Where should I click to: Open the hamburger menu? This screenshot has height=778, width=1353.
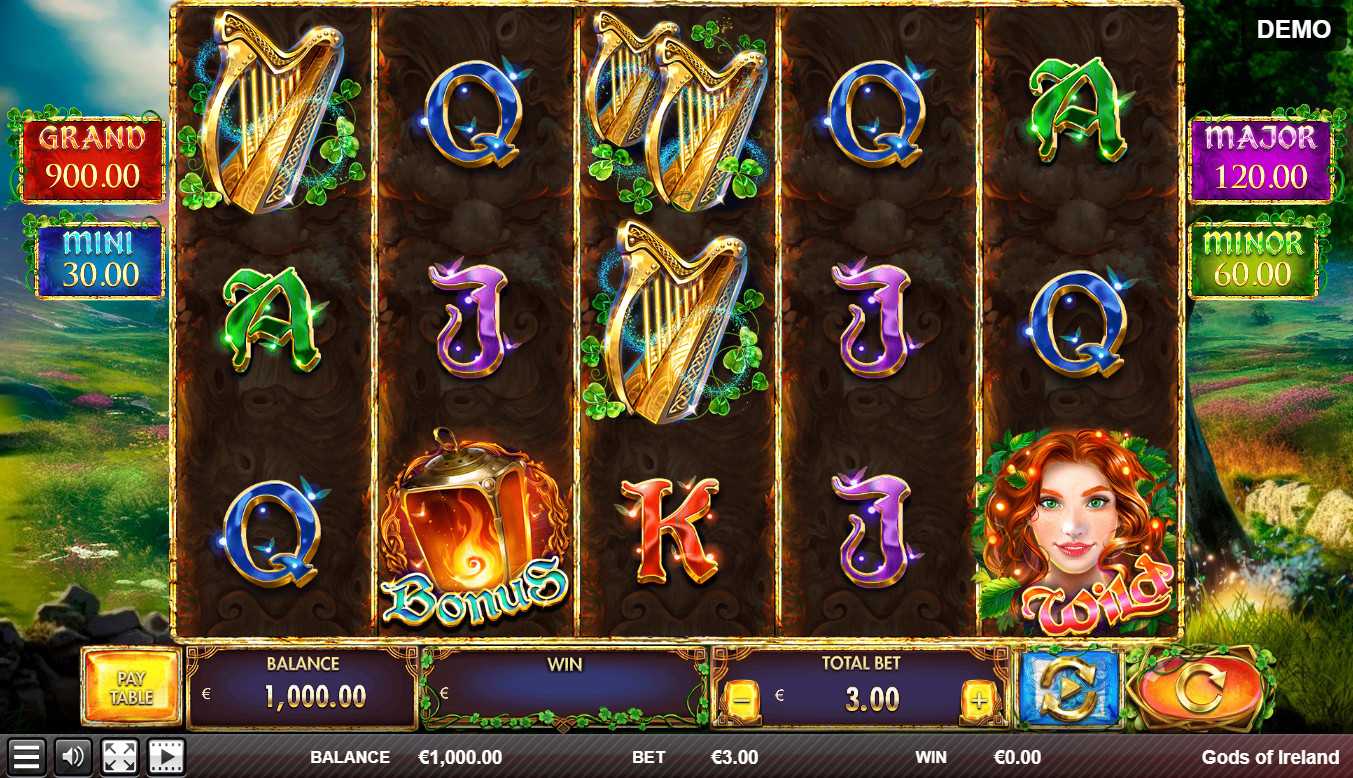coord(26,757)
